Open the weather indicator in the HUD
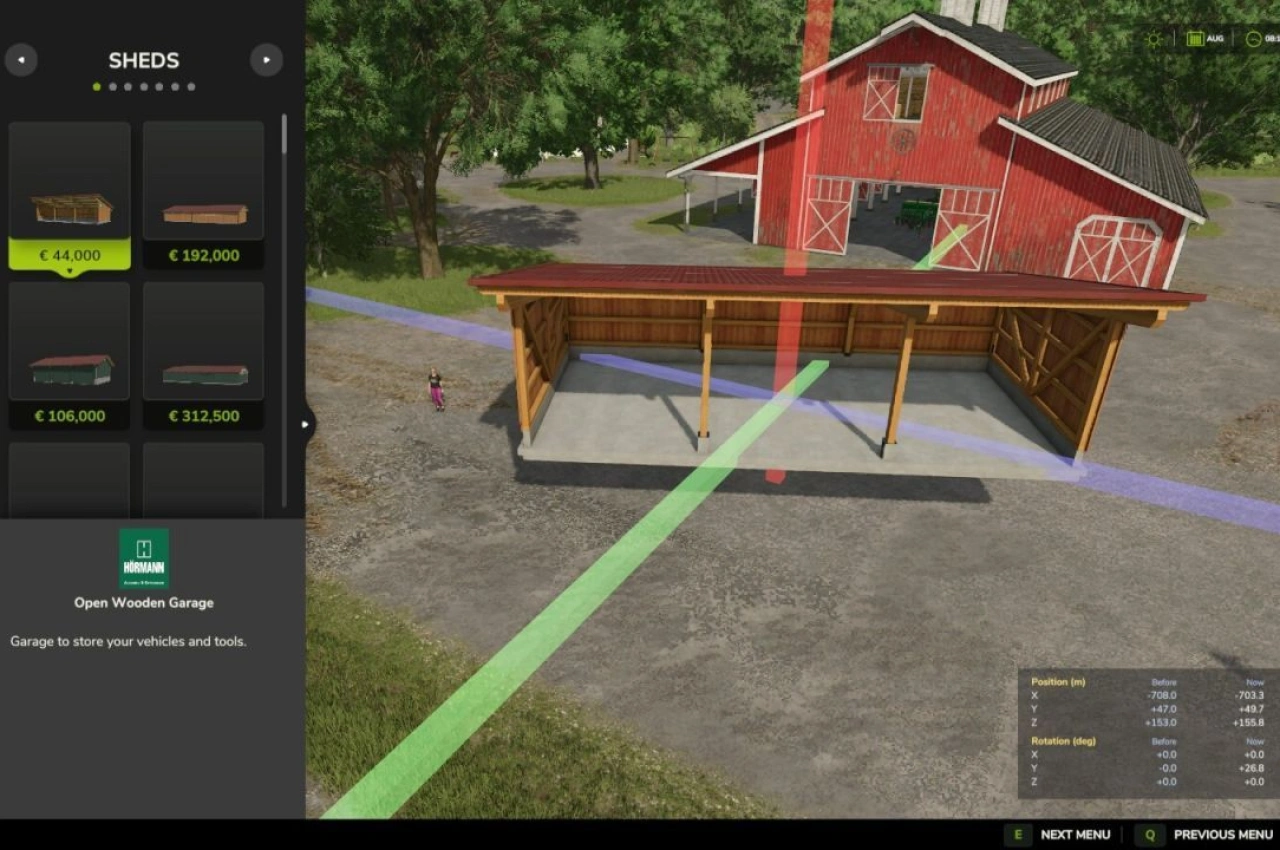 [x=1153, y=38]
